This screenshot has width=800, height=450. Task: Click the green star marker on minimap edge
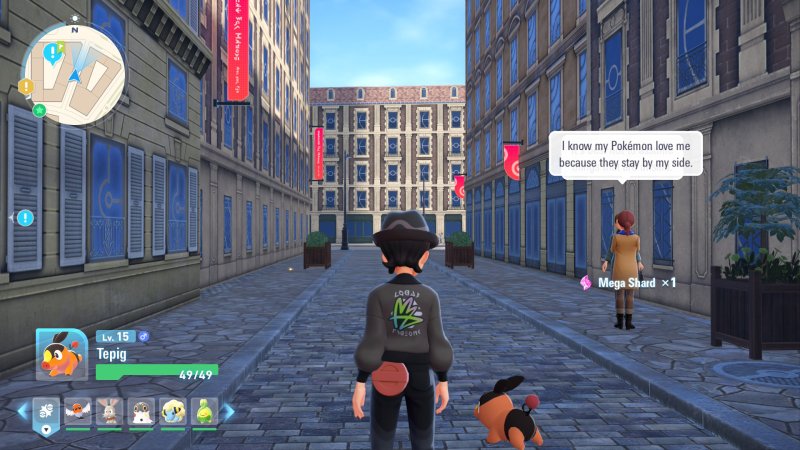[x=39, y=109]
